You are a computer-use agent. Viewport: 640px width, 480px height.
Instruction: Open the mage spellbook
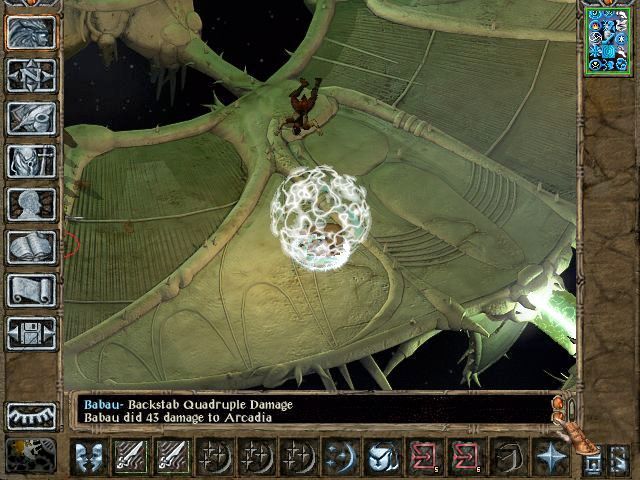(x=32, y=247)
